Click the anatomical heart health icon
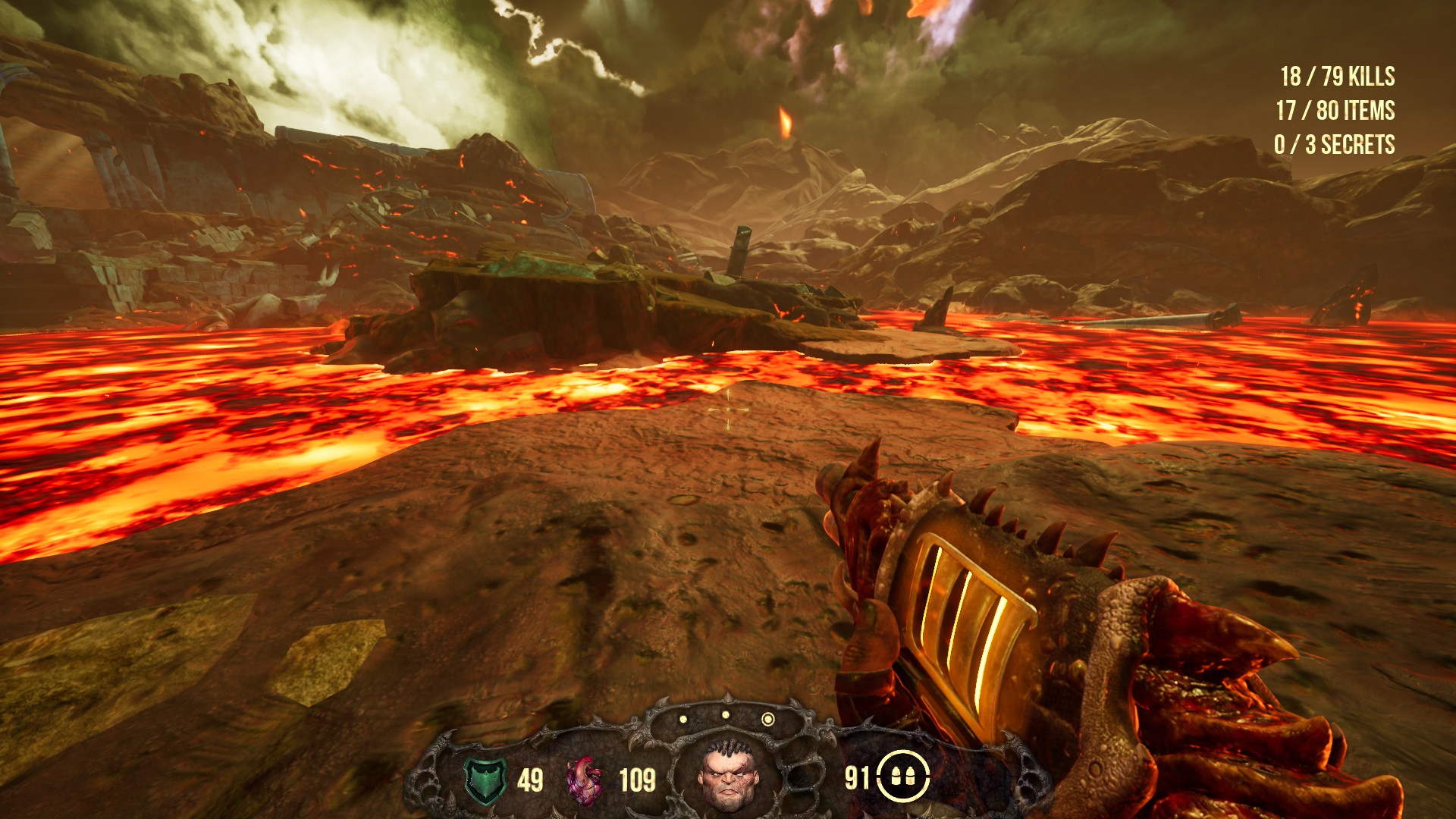The height and width of the screenshot is (819, 1456). pos(585,780)
